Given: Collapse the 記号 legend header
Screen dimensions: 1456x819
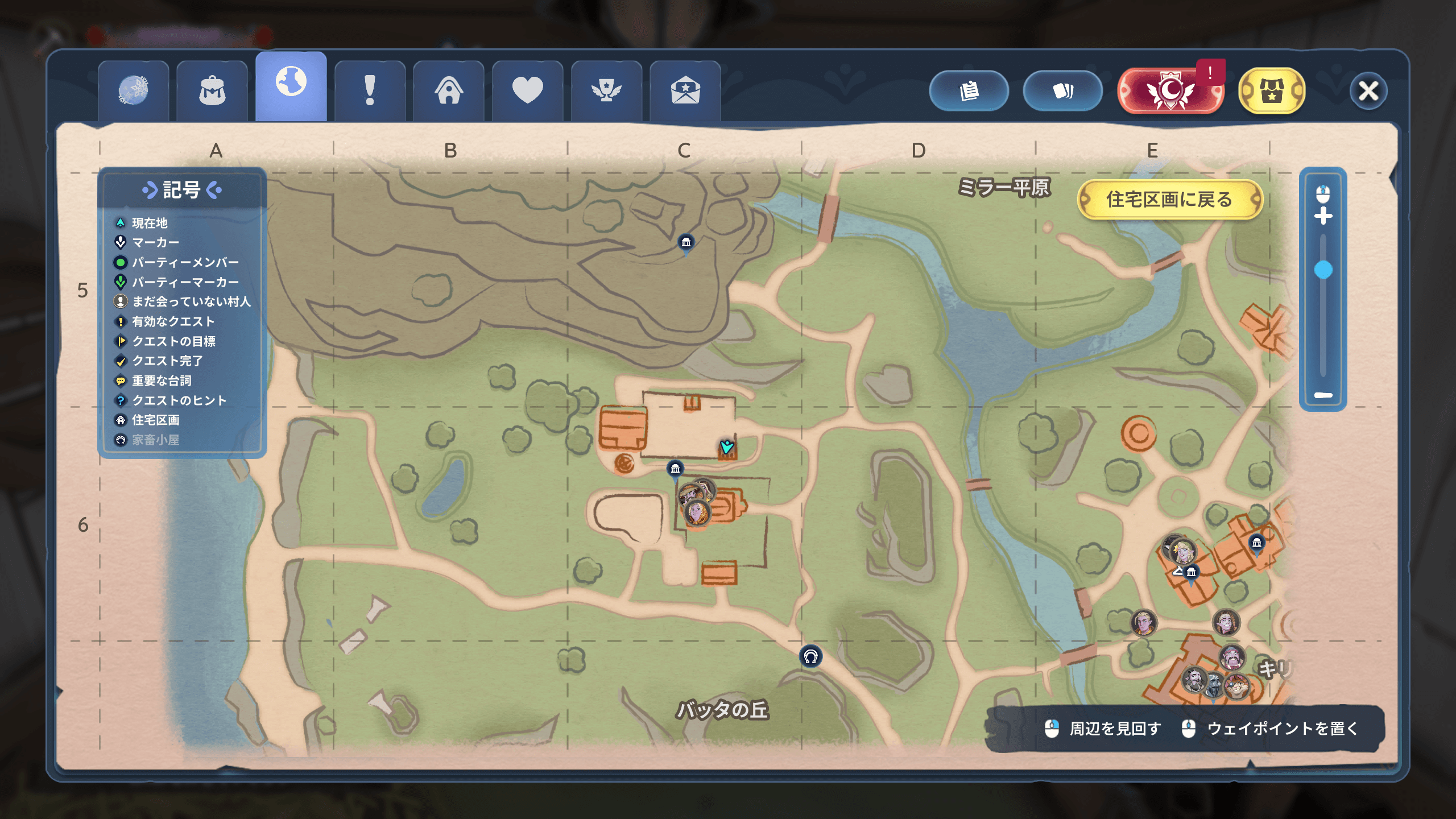Looking at the screenshot, I should (181, 190).
